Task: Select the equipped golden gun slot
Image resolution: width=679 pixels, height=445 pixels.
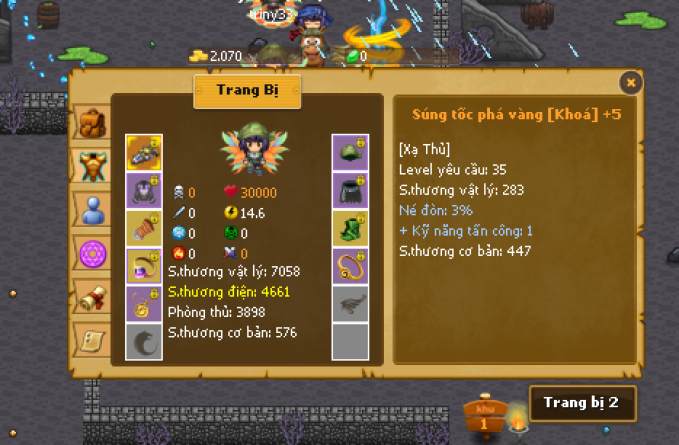Action: [x=144, y=152]
